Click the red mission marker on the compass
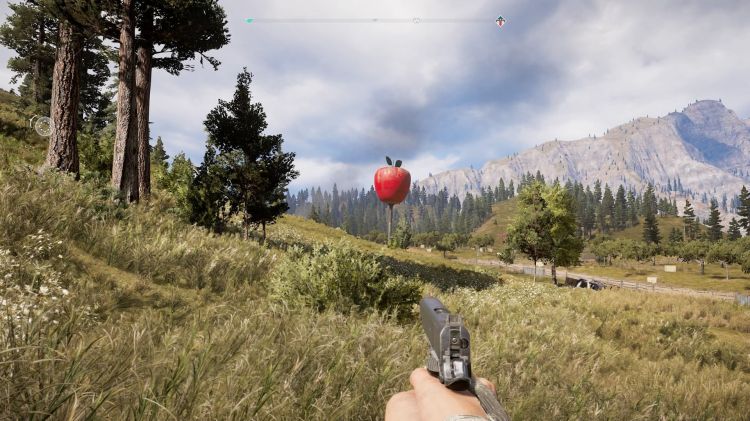The height and width of the screenshot is (421, 750). [500, 21]
